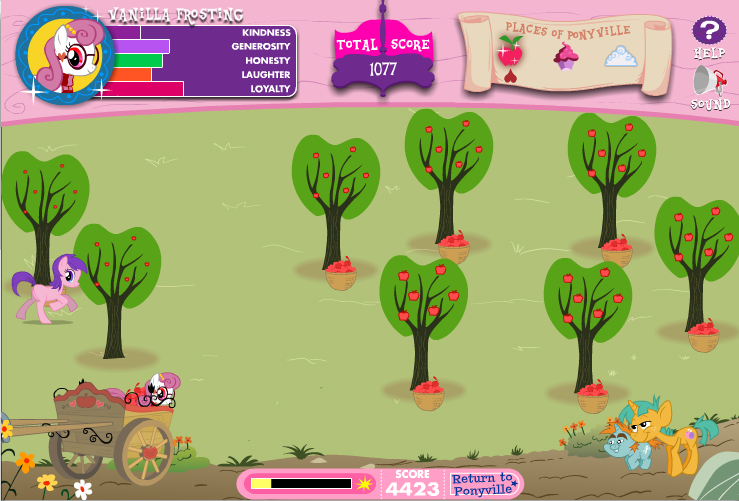Choose the cupcake place icon
Screen dimensions: 739x501
point(566,56)
